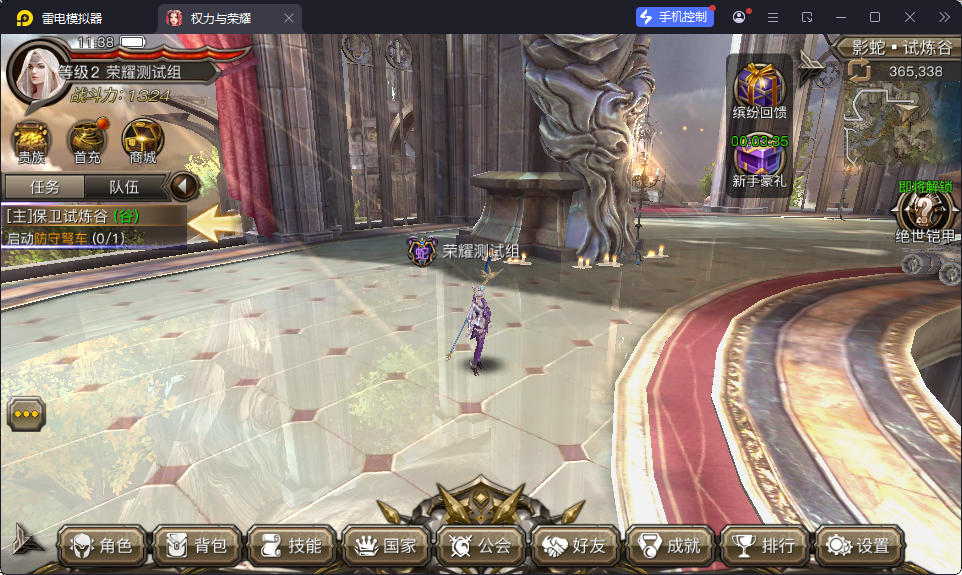
Task: View the 成就 achievements
Action: (x=669, y=546)
